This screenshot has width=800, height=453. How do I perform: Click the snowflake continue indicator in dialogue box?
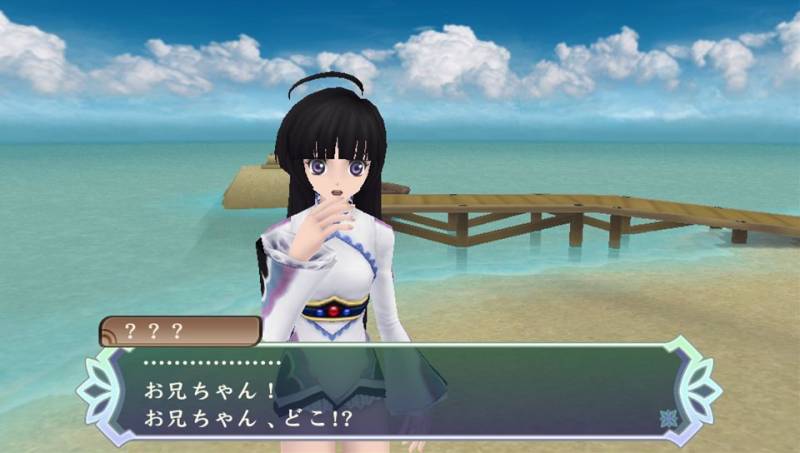tap(667, 417)
